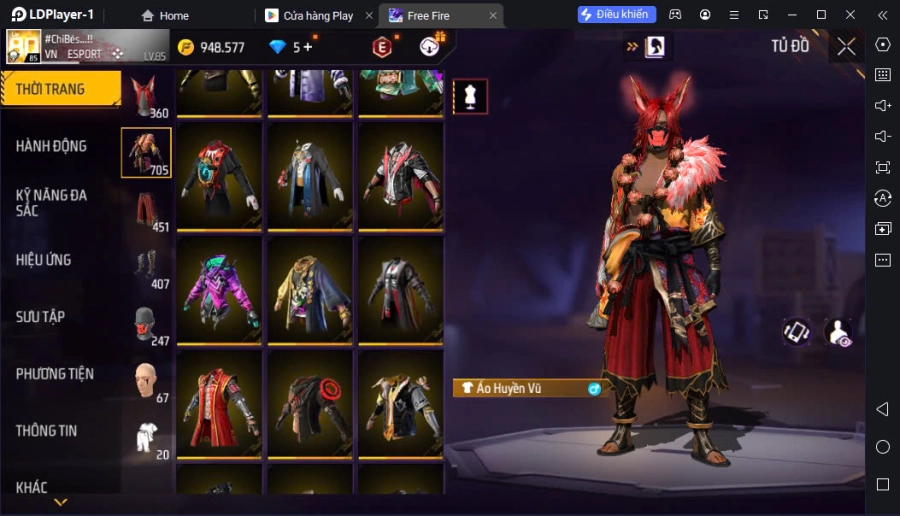This screenshot has height=516, width=900.
Task: Switch to the Cửa hàng Play tab
Action: click(317, 15)
